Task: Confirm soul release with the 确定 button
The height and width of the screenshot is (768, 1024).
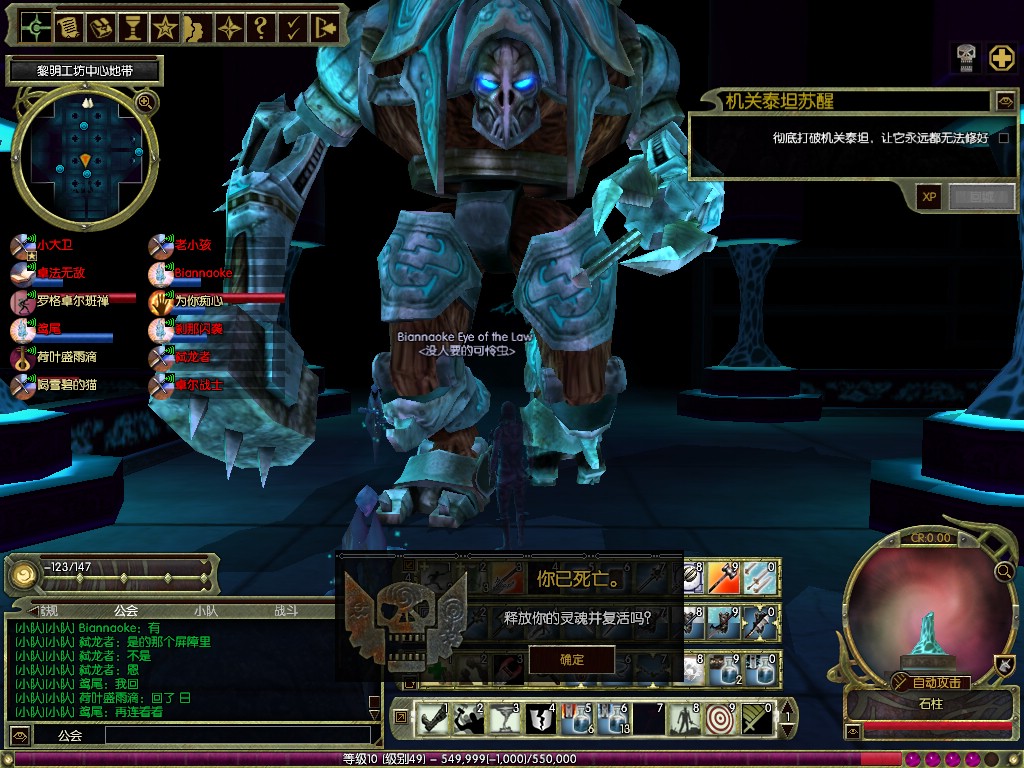Action: coord(572,659)
